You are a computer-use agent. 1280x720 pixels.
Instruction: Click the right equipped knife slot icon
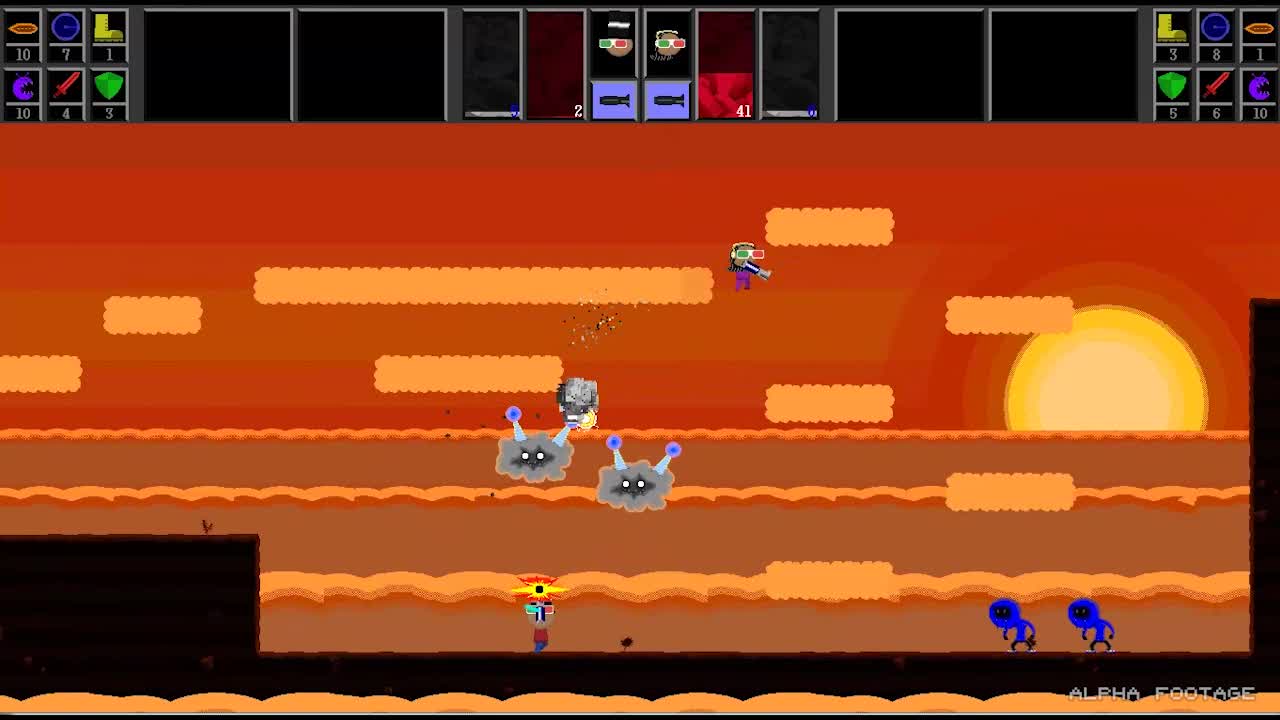click(x=668, y=99)
